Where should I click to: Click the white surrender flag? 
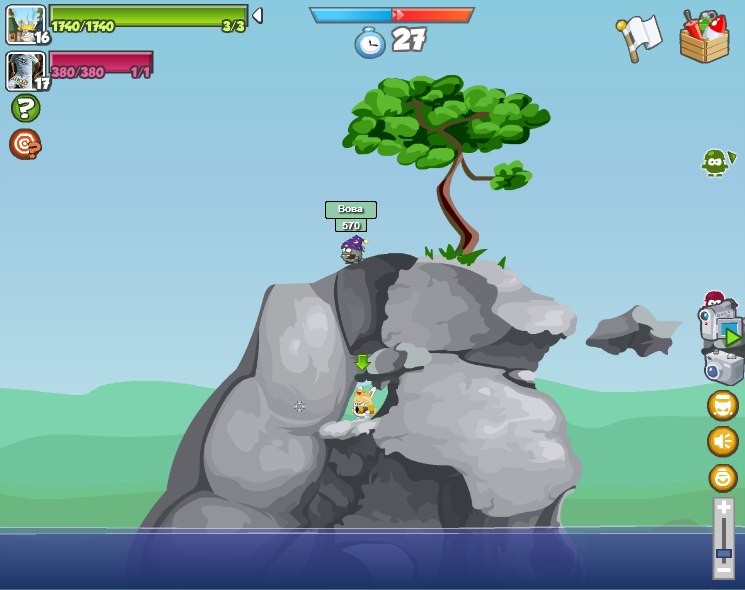(x=640, y=37)
